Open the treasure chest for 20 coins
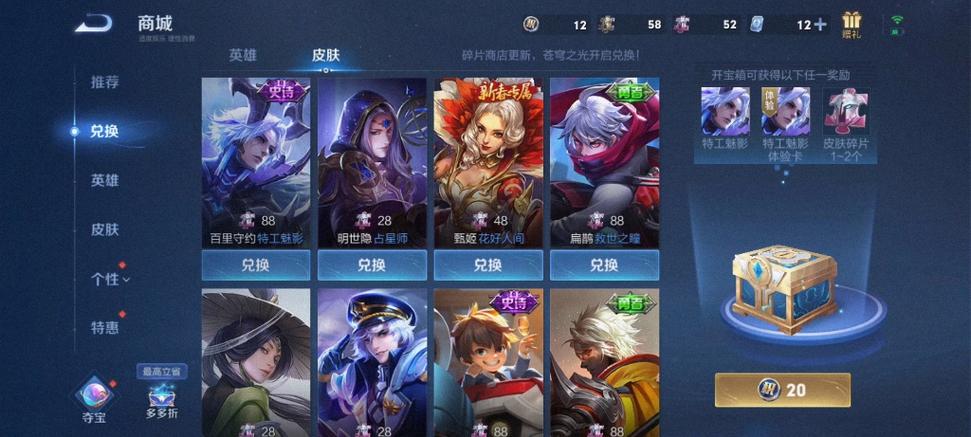Screen dimensions: 971x437 [783, 390]
